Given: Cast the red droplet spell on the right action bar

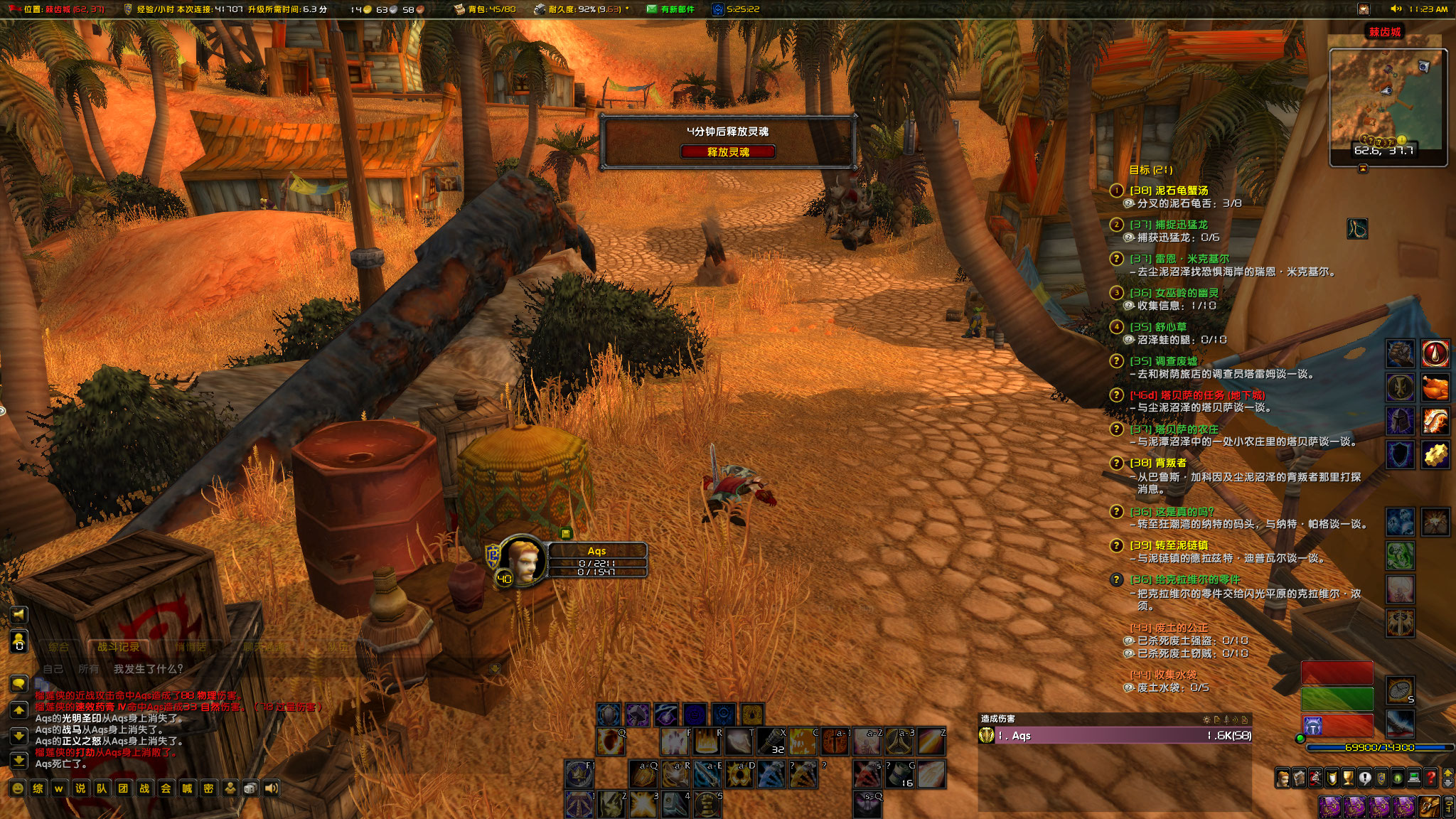Looking at the screenshot, I should [x=1435, y=353].
